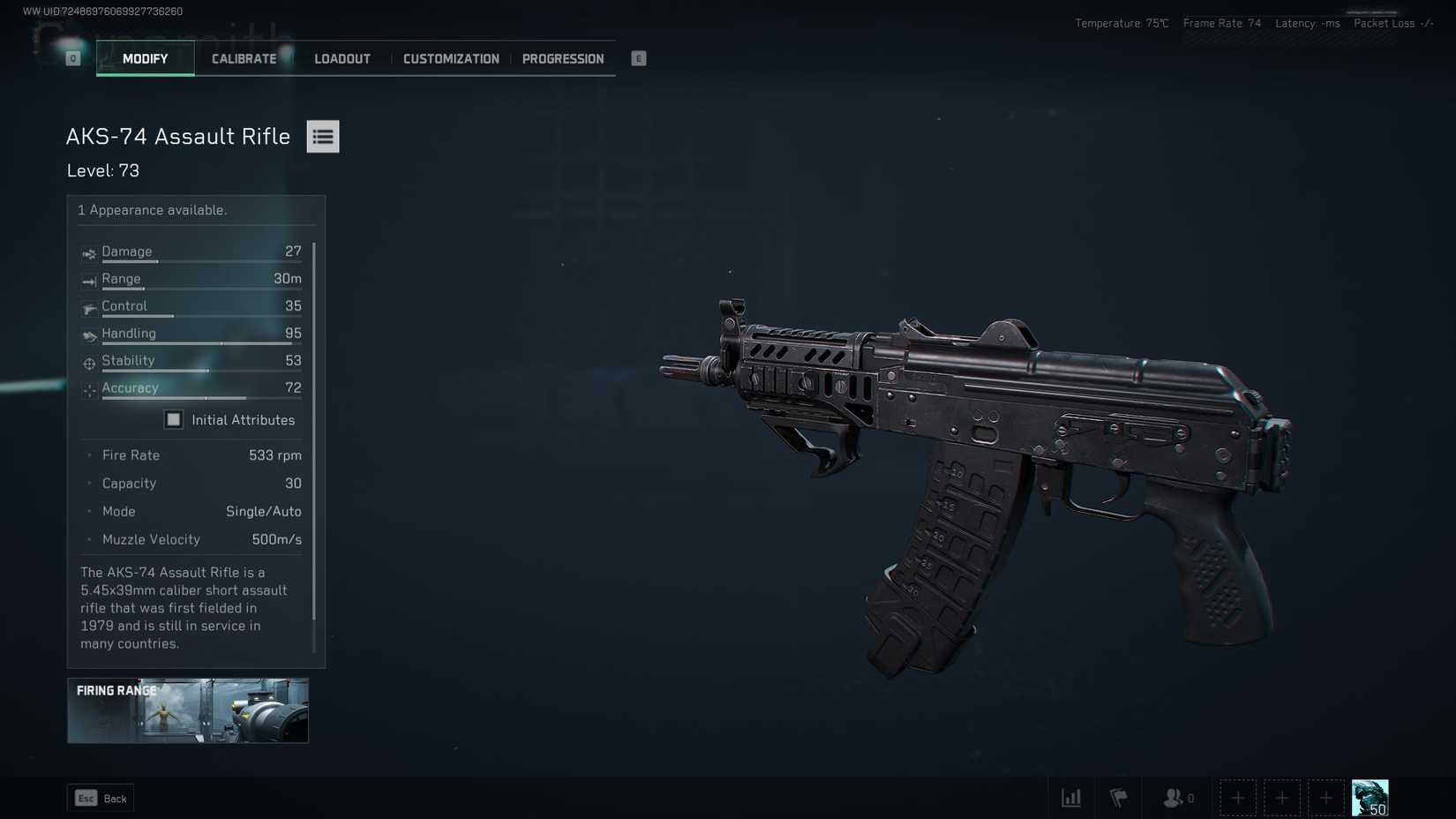Toggle the Initial Attributes checkbox
Viewport: 1456px width, 819px height.
(x=173, y=419)
